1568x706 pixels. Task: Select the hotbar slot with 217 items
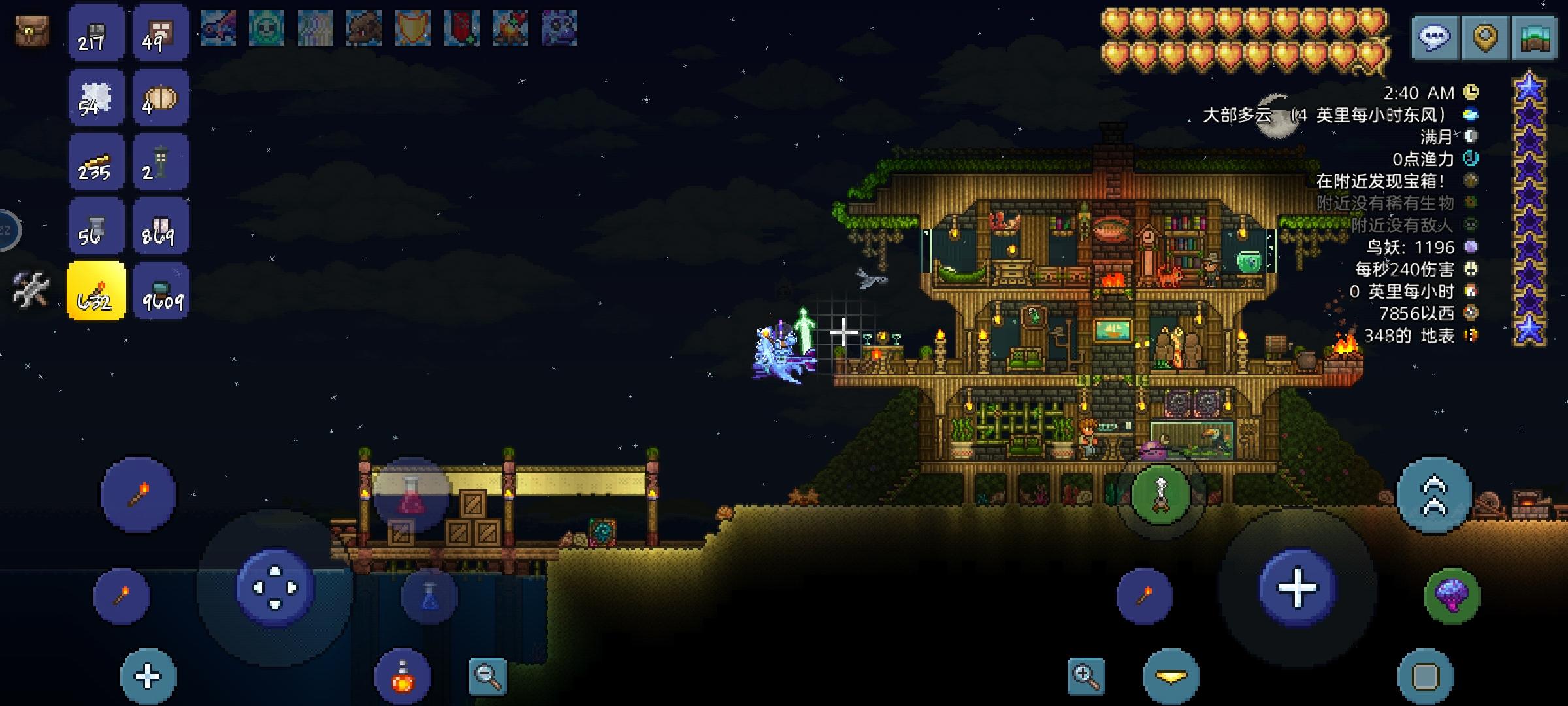(95, 33)
